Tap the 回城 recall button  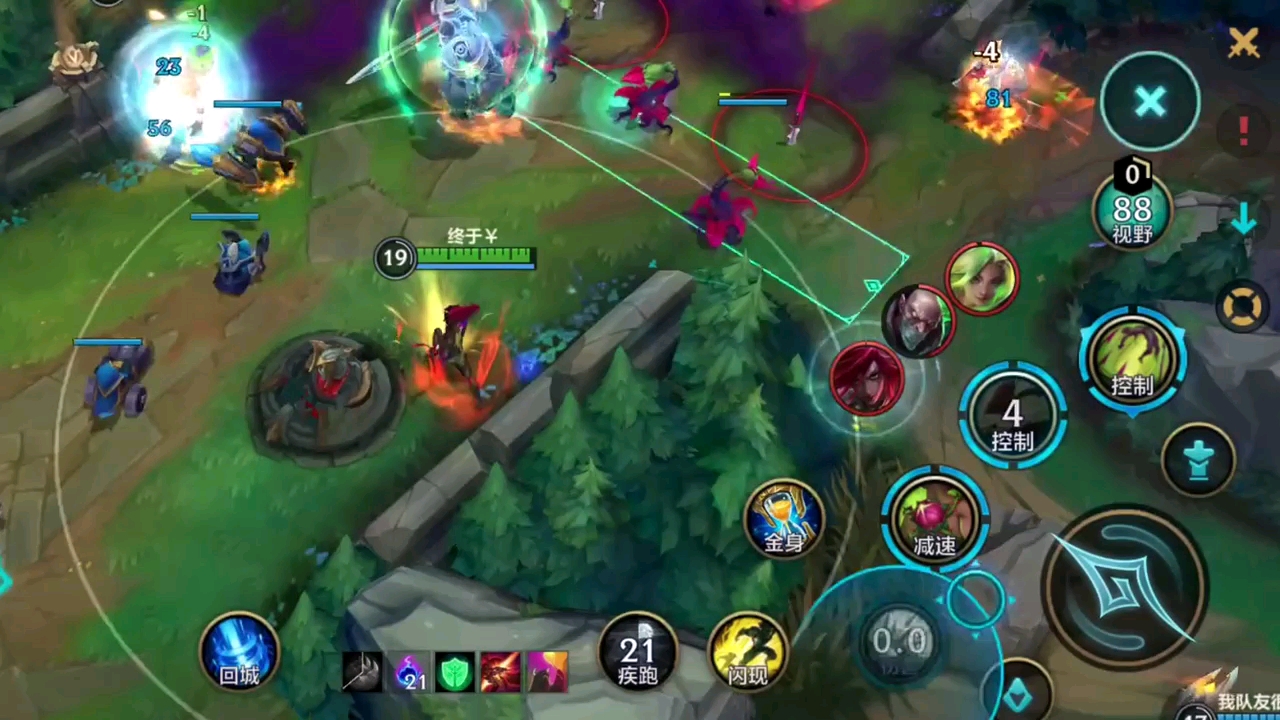coord(239,652)
